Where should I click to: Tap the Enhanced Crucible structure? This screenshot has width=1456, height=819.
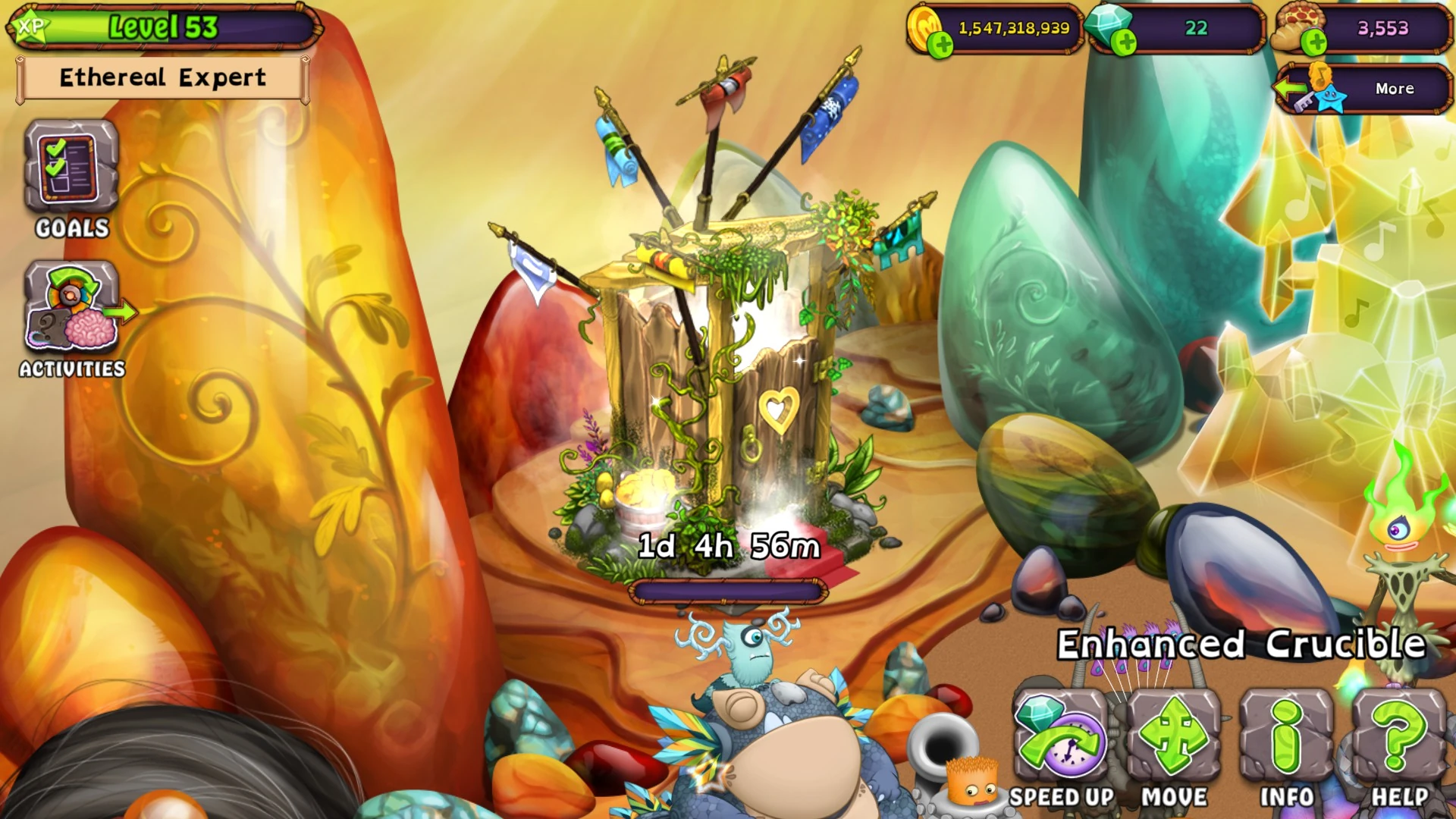pyautogui.click(x=720, y=356)
